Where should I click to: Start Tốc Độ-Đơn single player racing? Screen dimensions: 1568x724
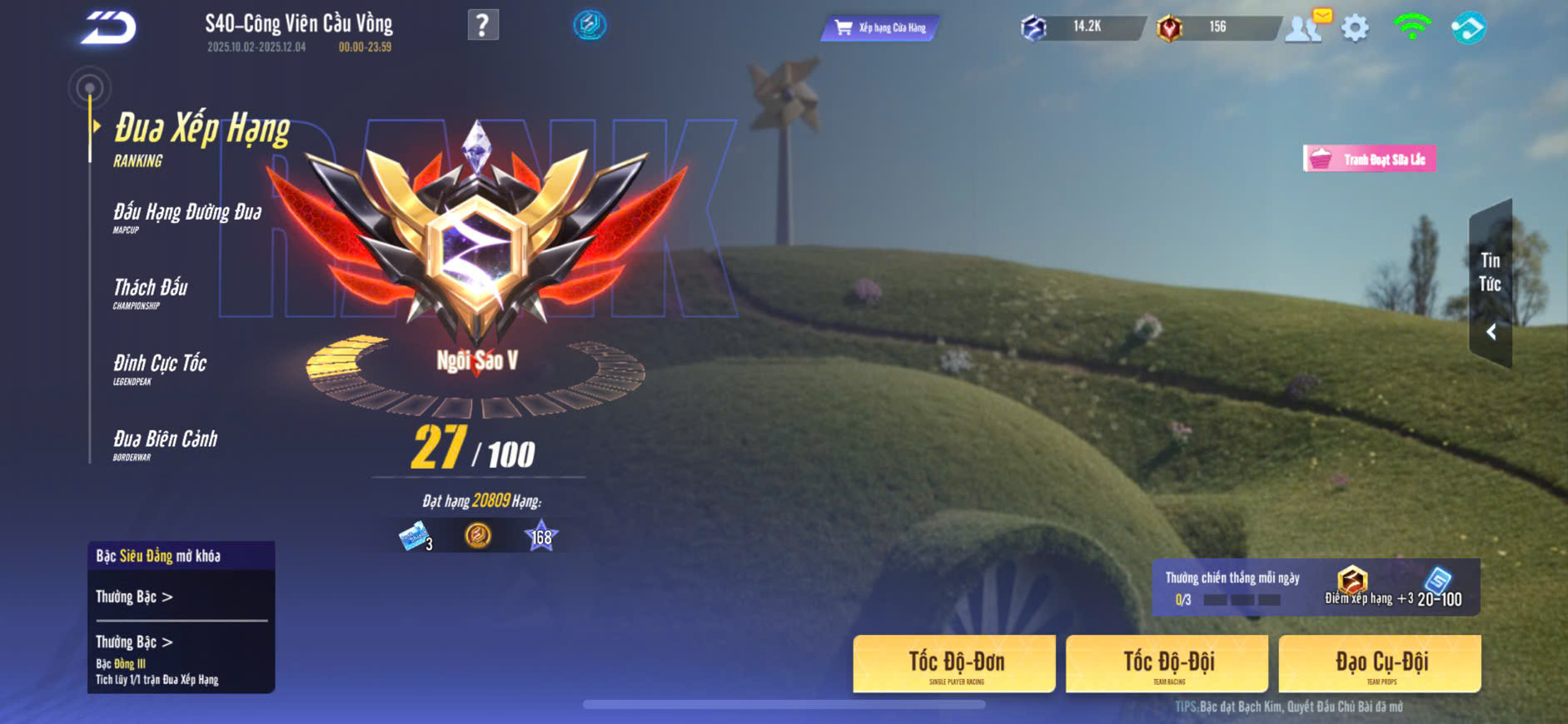[954, 664]
